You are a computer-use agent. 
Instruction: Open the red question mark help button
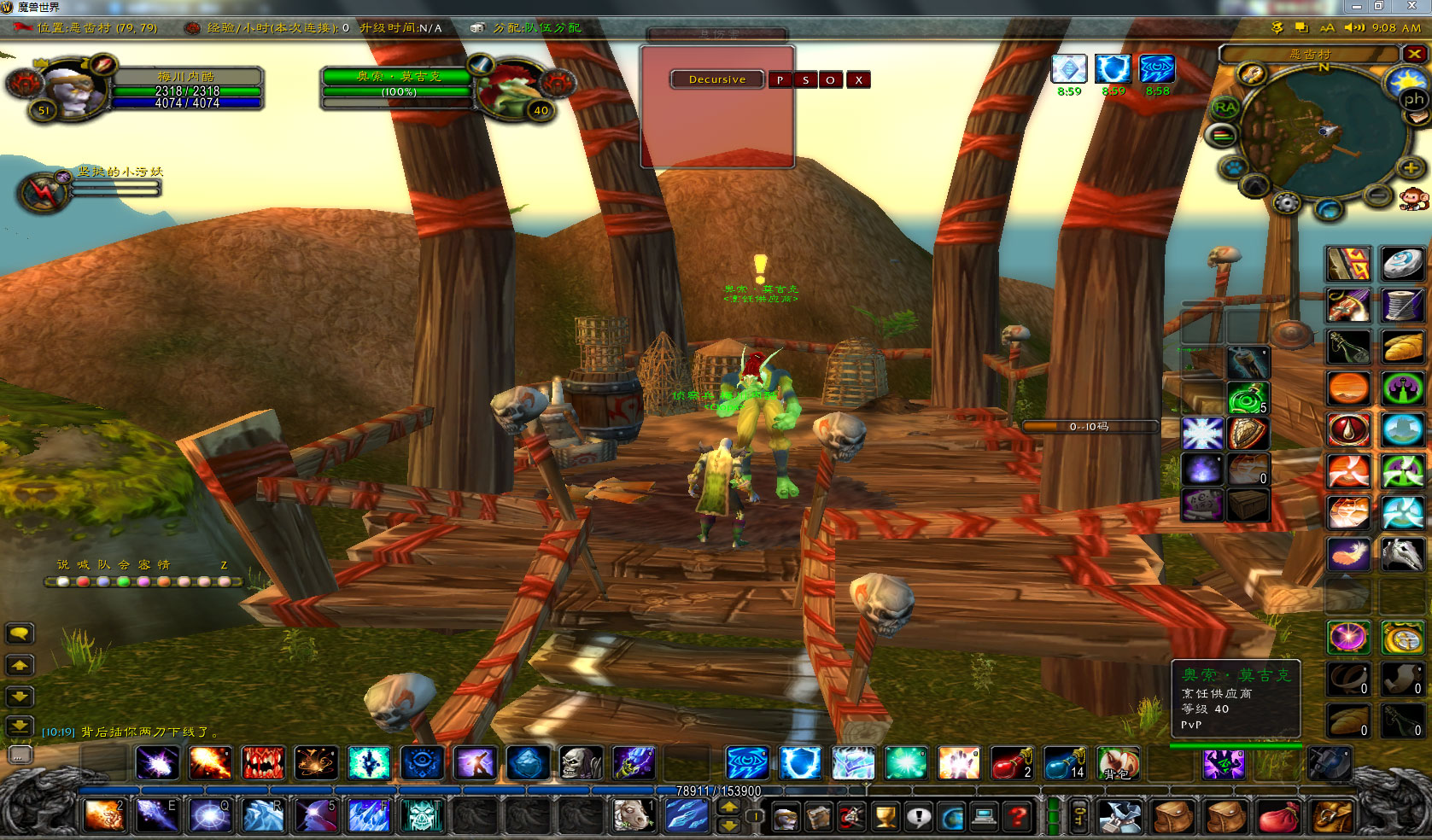pos(1017,817)
